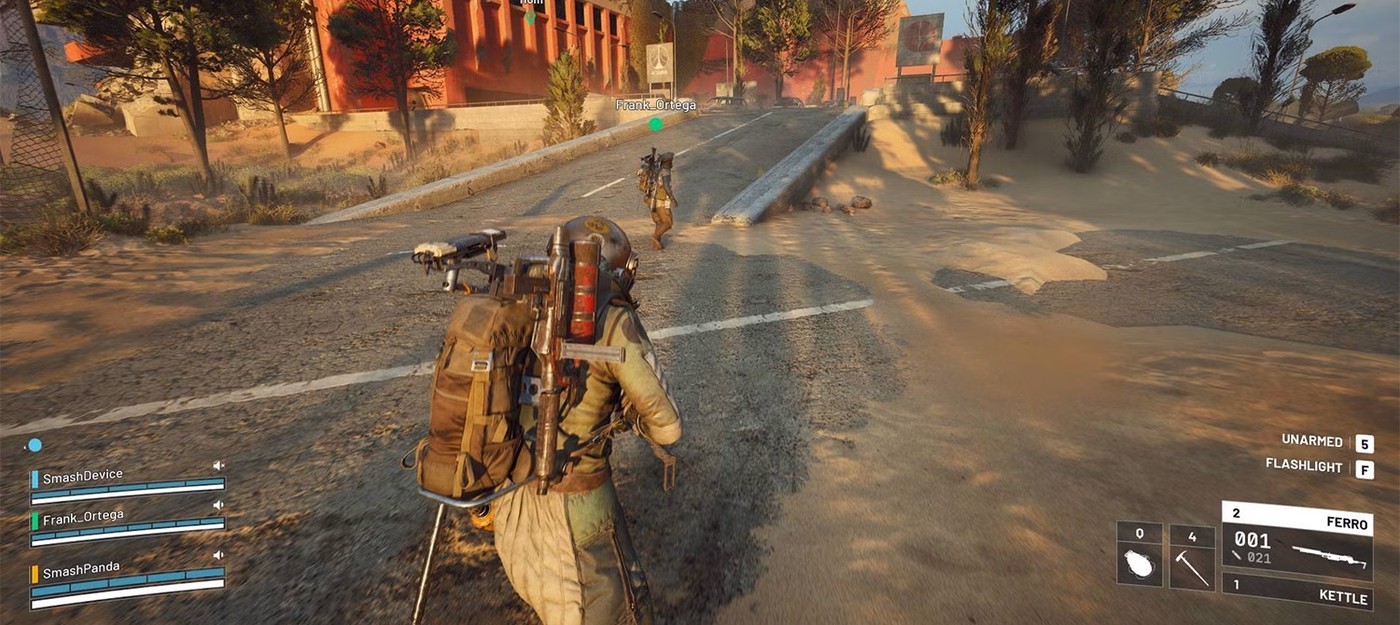Toggle the speaker icon beside SmashDevice

(x=218, y=466)
